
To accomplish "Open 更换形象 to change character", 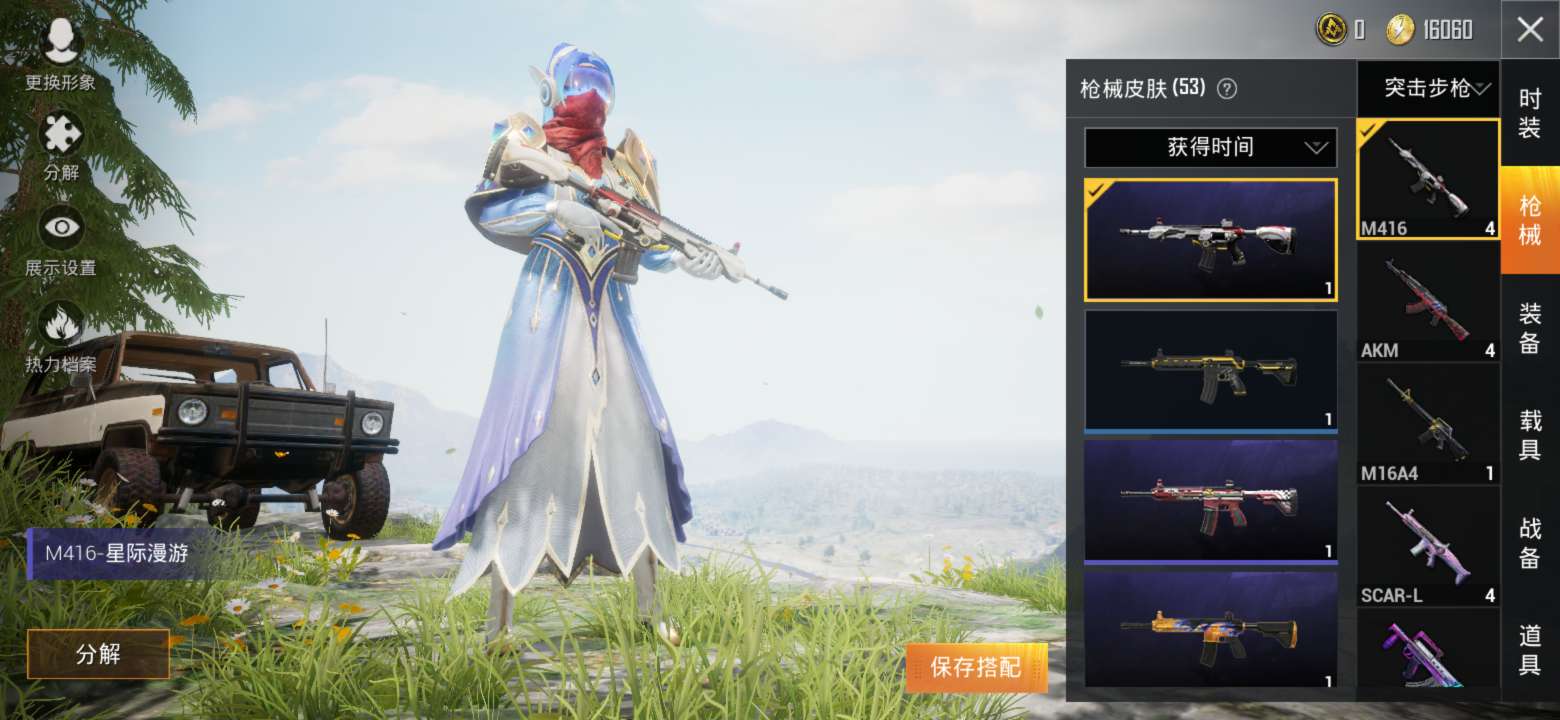I will point(61,54).
